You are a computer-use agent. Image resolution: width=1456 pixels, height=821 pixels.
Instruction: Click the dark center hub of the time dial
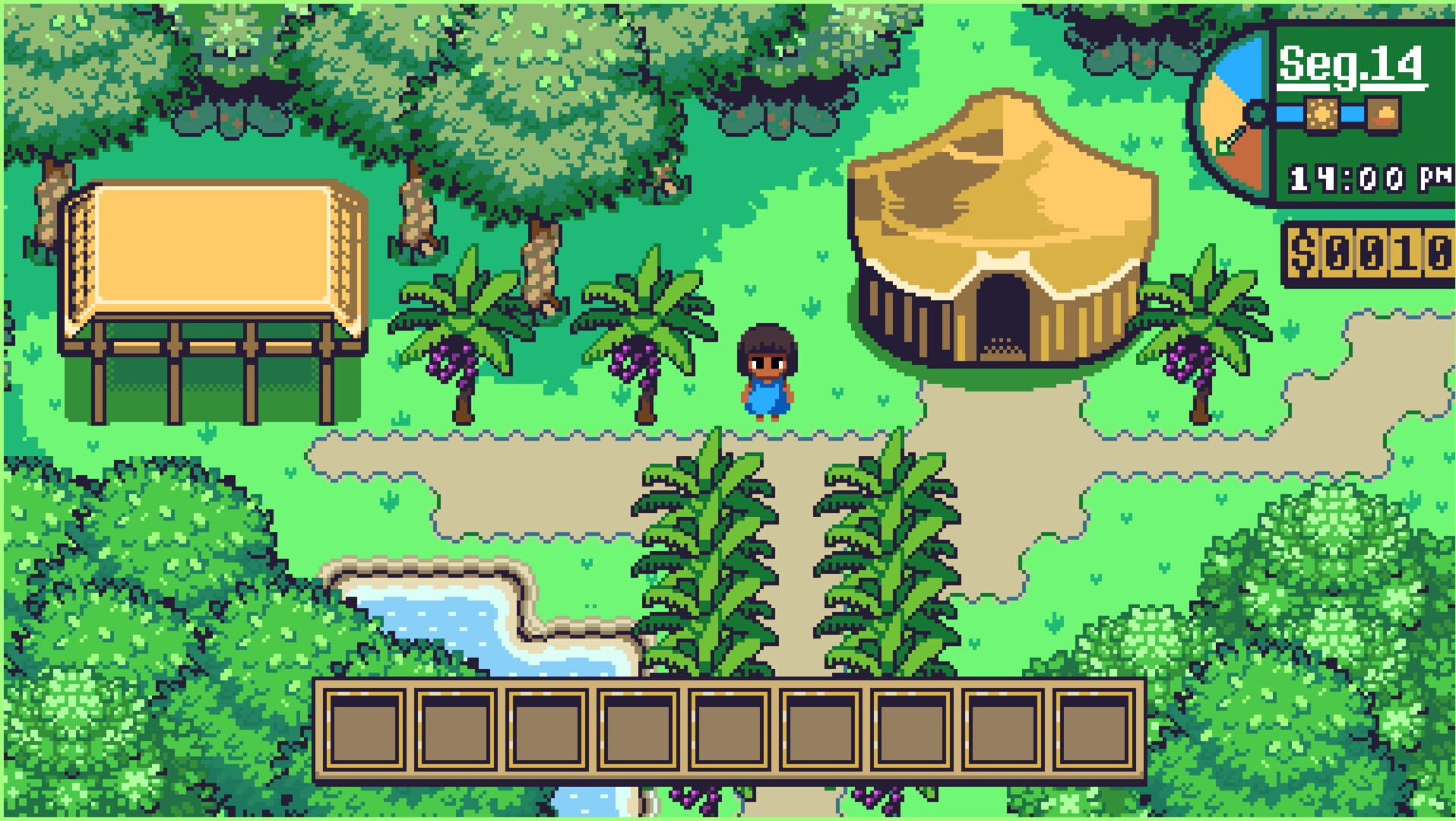1257,113
